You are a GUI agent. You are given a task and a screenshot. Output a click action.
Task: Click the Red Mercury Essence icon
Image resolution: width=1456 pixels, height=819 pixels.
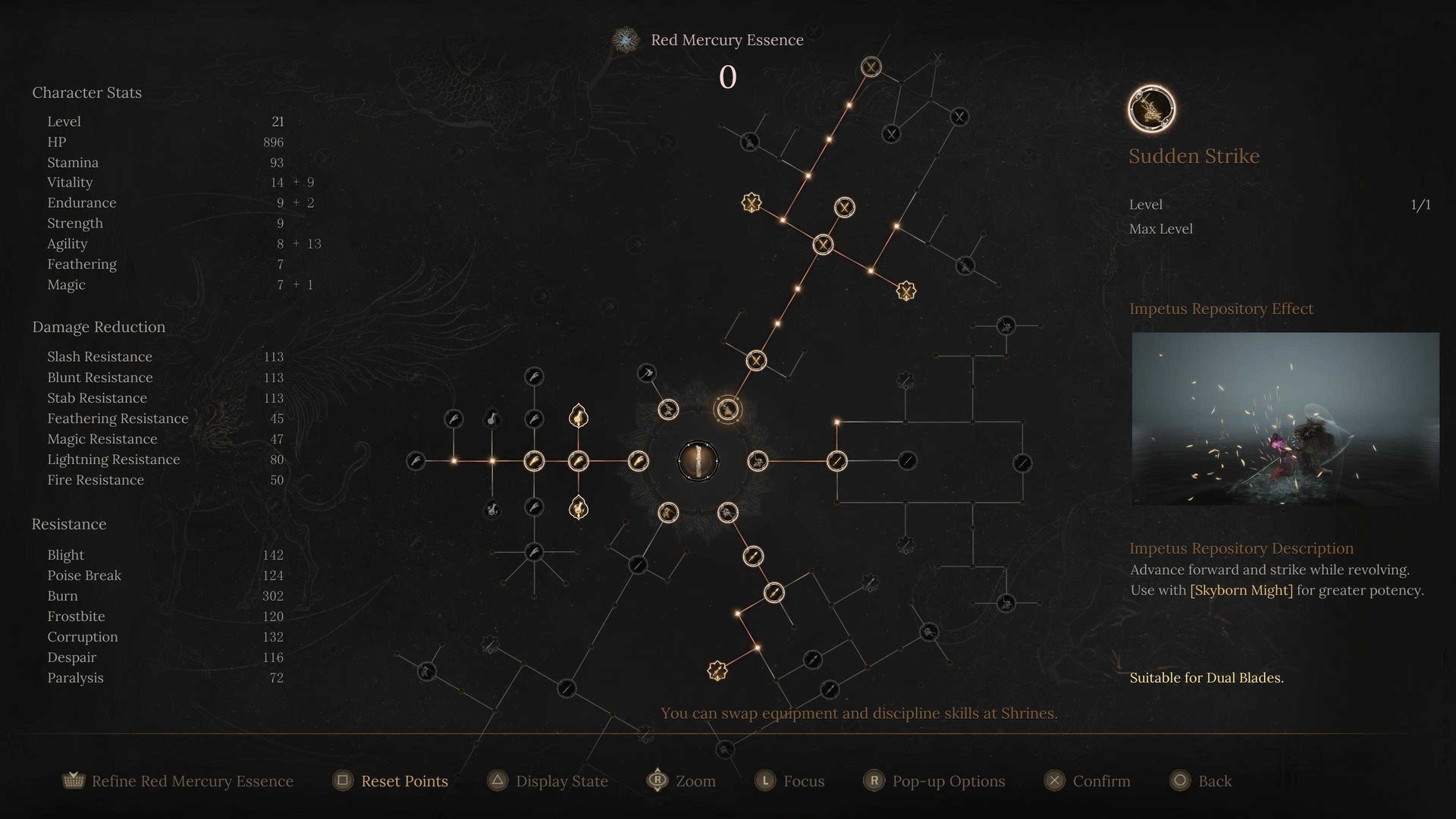click(626, 40)
